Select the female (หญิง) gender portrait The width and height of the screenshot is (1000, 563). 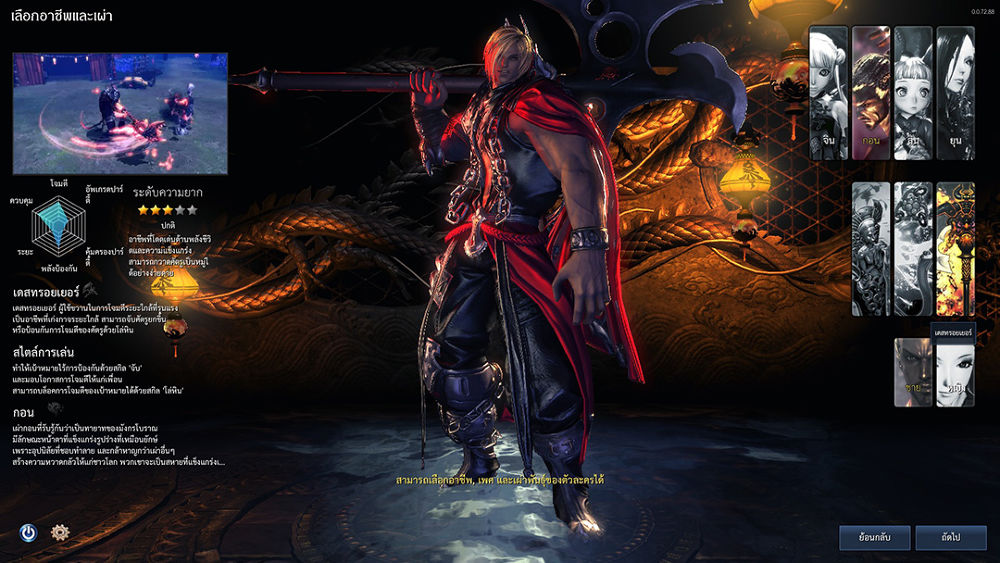click(x=955, y=373)
